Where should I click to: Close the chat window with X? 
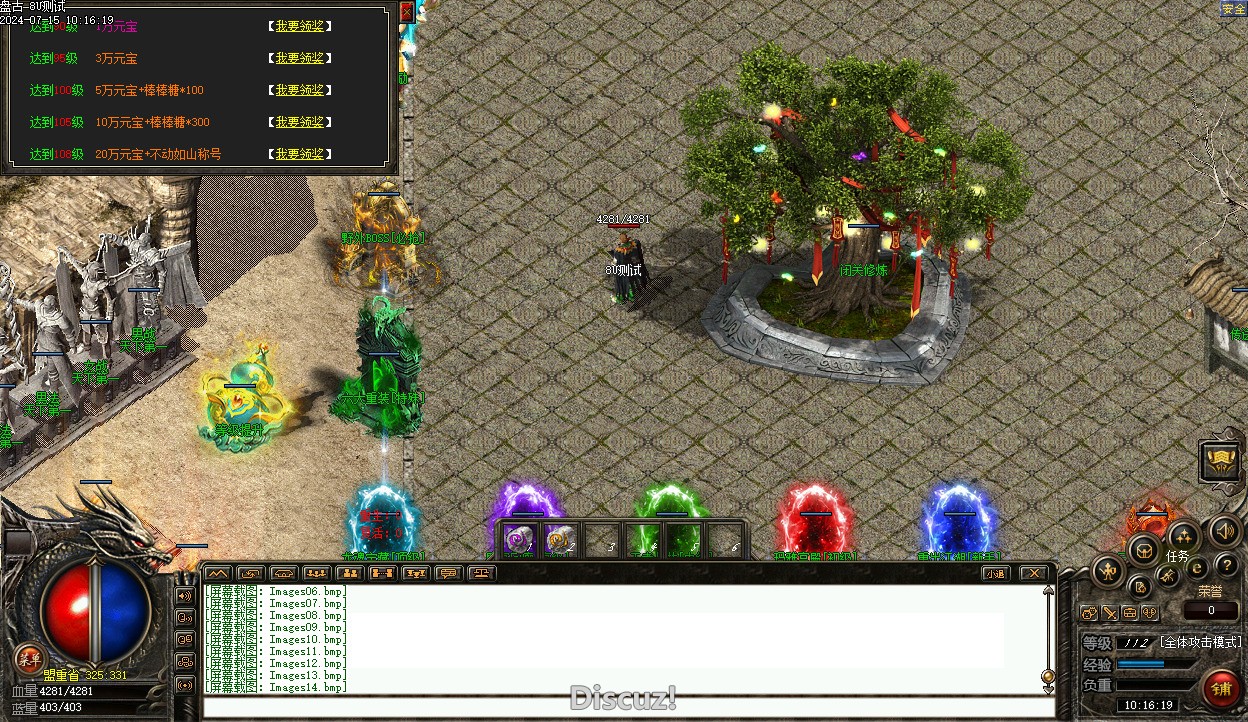tap(1034, 573)
